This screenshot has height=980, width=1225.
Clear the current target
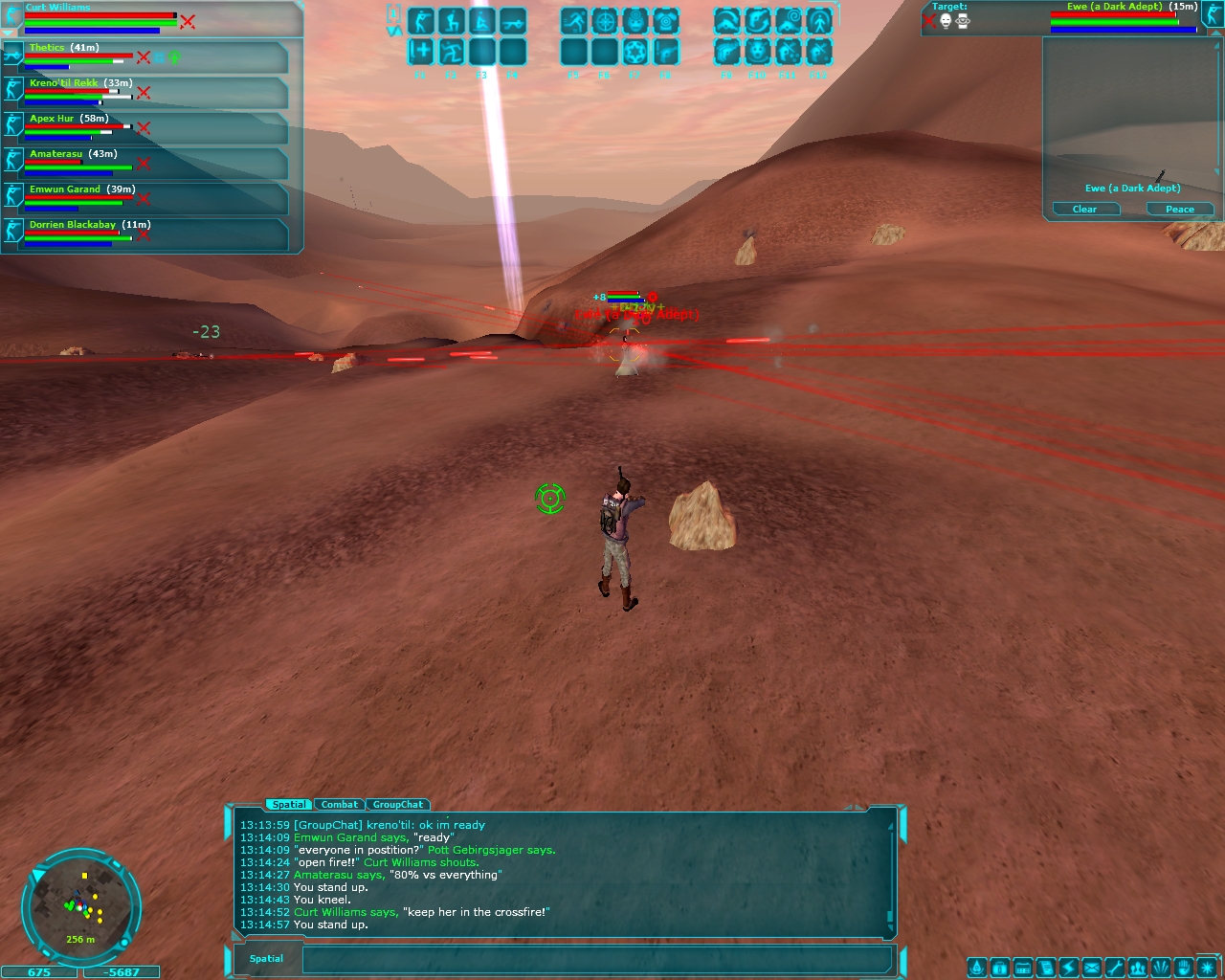click(x=1084, y=209)
